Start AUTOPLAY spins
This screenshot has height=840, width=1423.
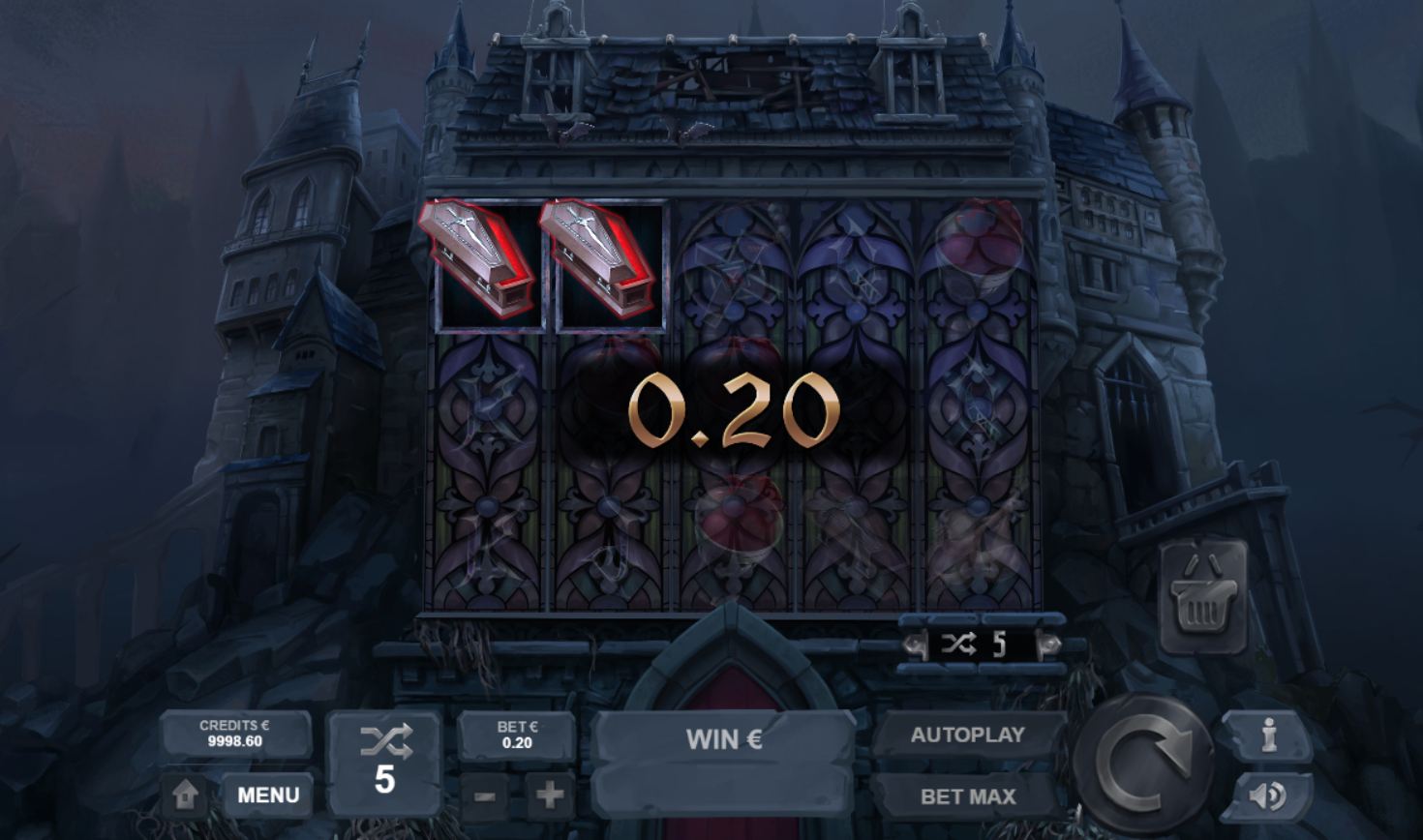pos(967,735)
